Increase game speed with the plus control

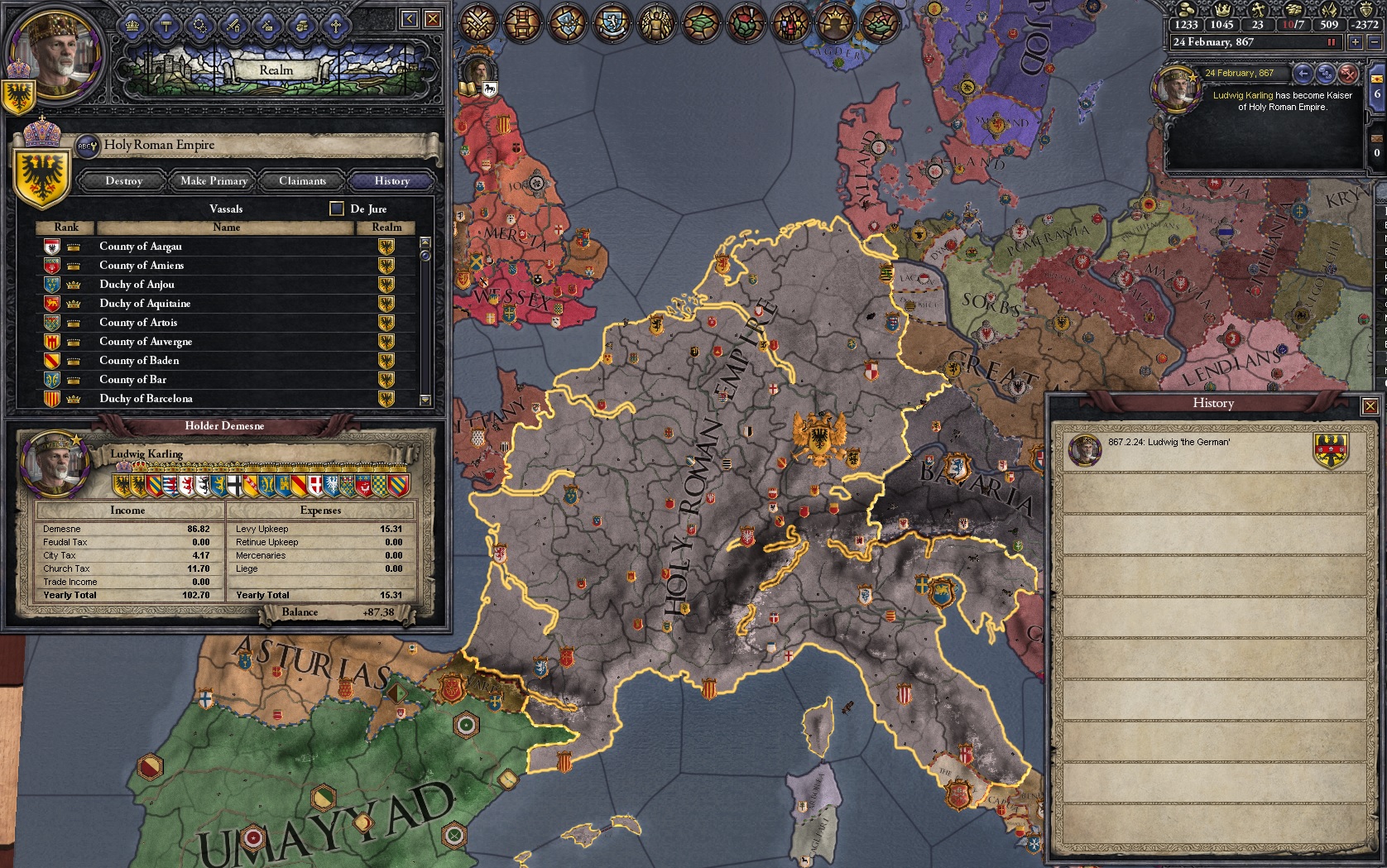1356,43
